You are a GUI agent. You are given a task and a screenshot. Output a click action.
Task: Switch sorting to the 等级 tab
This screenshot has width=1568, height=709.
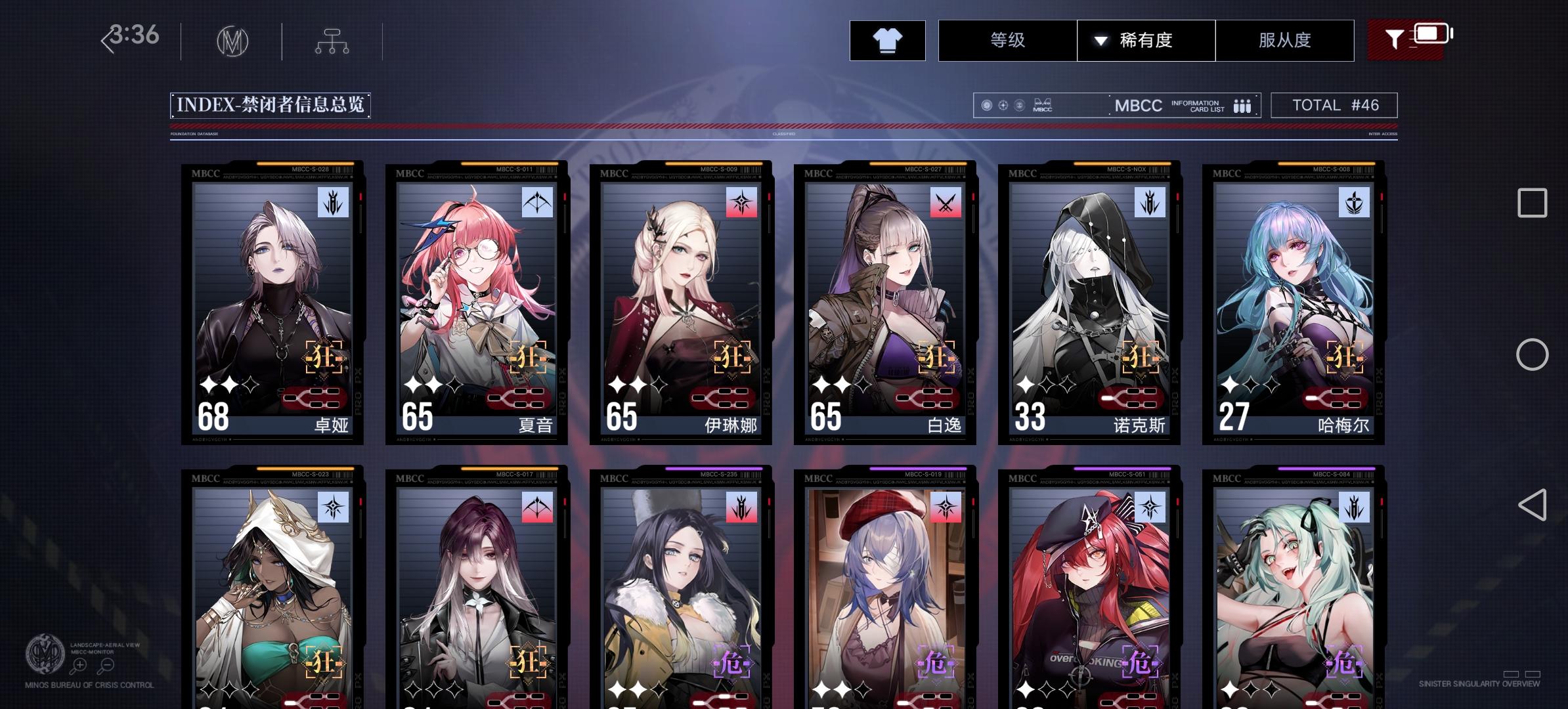click(x=1006, y=40)
